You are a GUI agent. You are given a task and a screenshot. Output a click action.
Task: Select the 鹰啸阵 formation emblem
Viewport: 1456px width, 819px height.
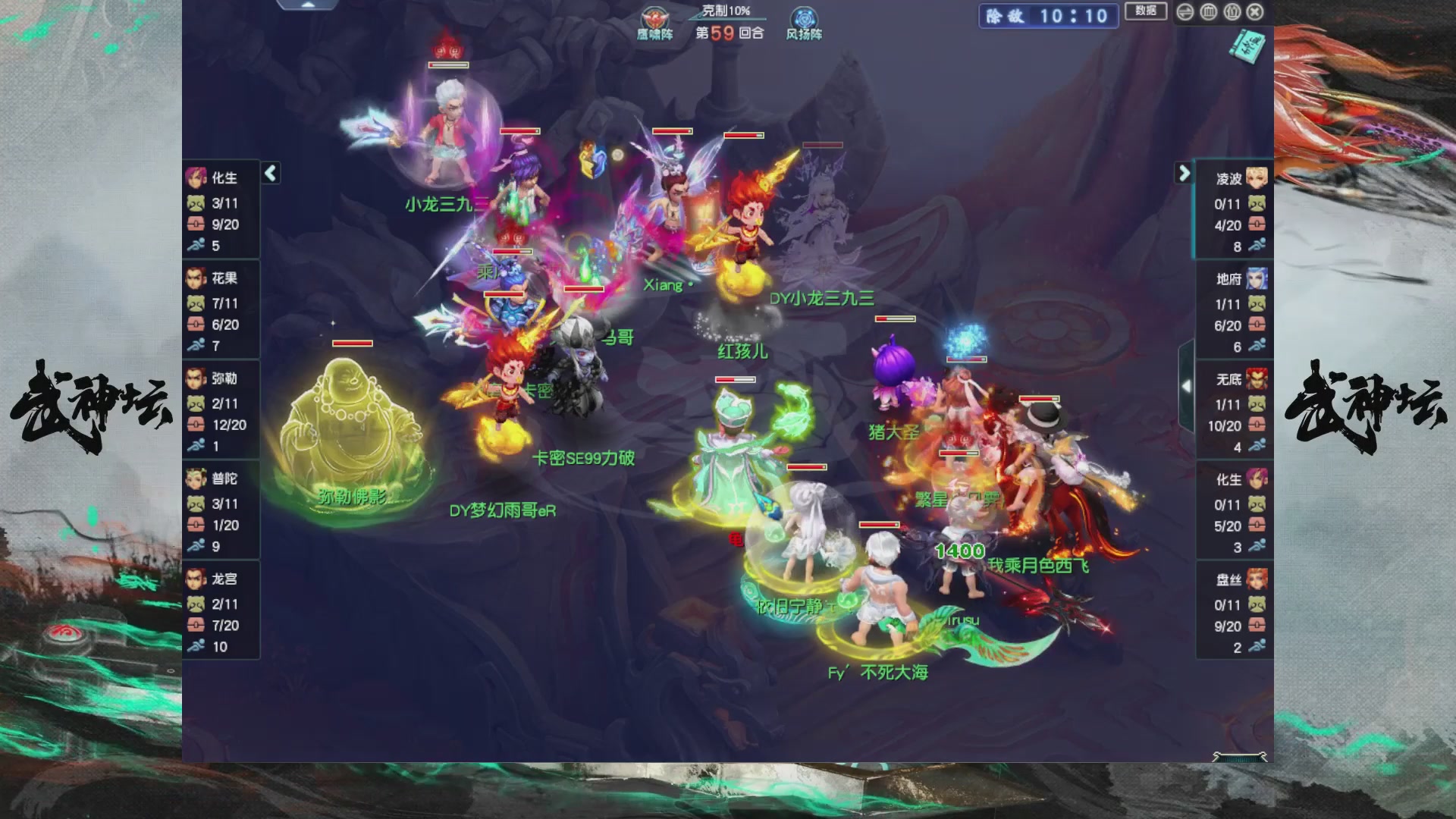(x=654, y=18)
